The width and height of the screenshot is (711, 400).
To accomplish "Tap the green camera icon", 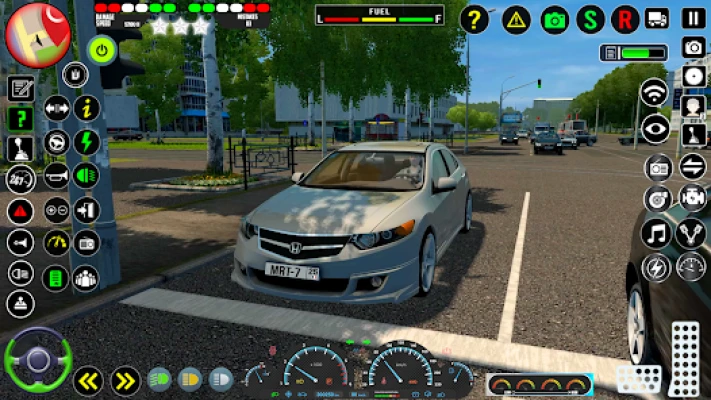I will (x=555, y=19).
